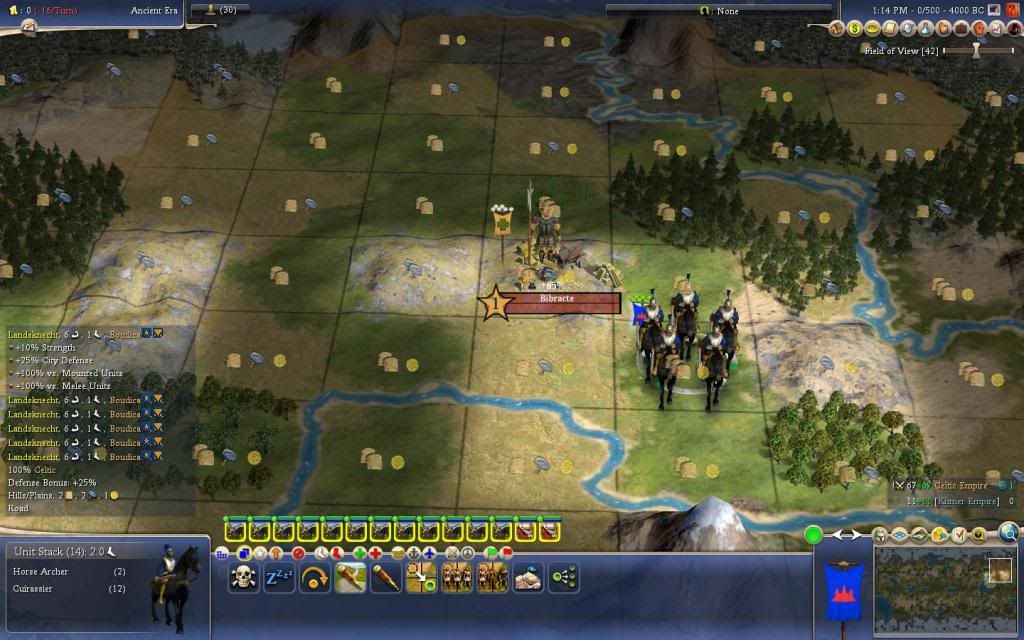Screen dimensions: 1024x640
Task: Adjust the Field of View slider
Action: pos(977,49)
